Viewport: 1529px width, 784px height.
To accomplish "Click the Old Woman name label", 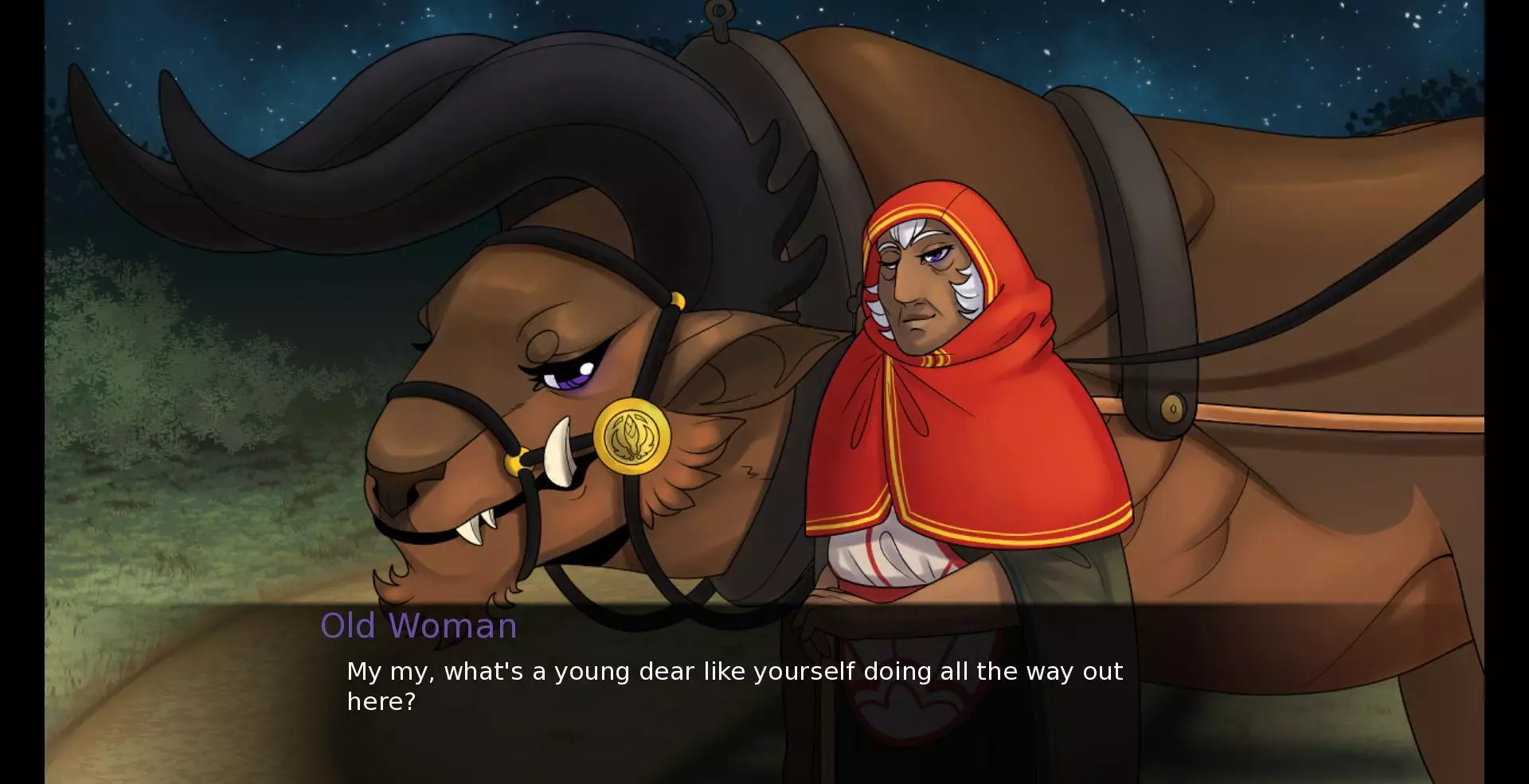I will (418, 626).
